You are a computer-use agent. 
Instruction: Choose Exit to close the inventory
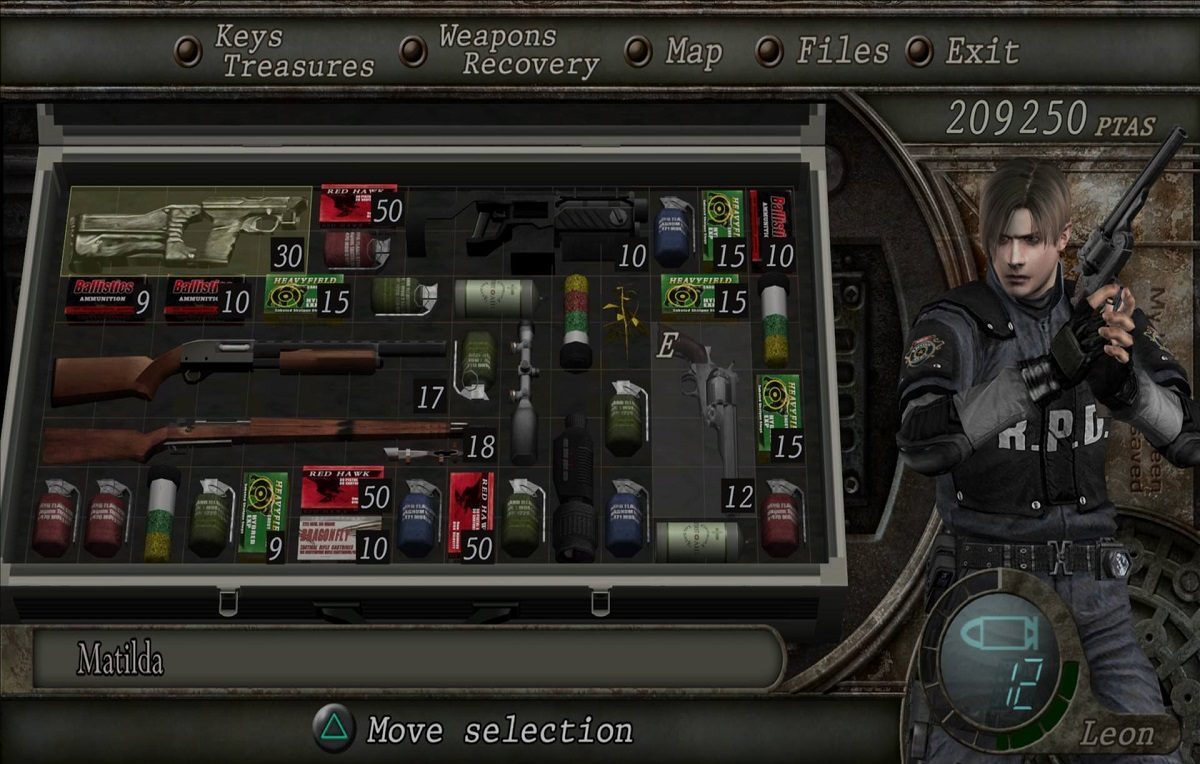(982, 51)
